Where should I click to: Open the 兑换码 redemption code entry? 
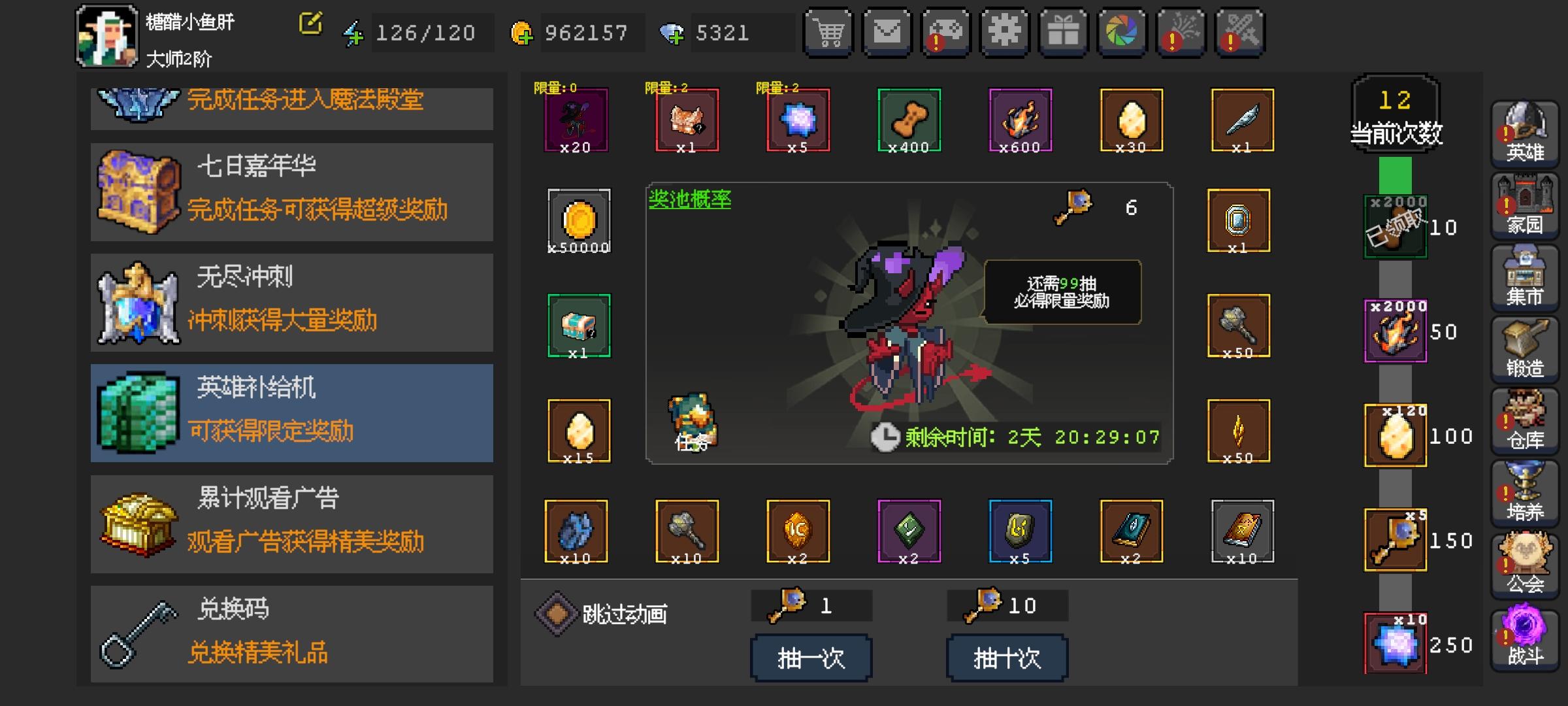point(291,631)
